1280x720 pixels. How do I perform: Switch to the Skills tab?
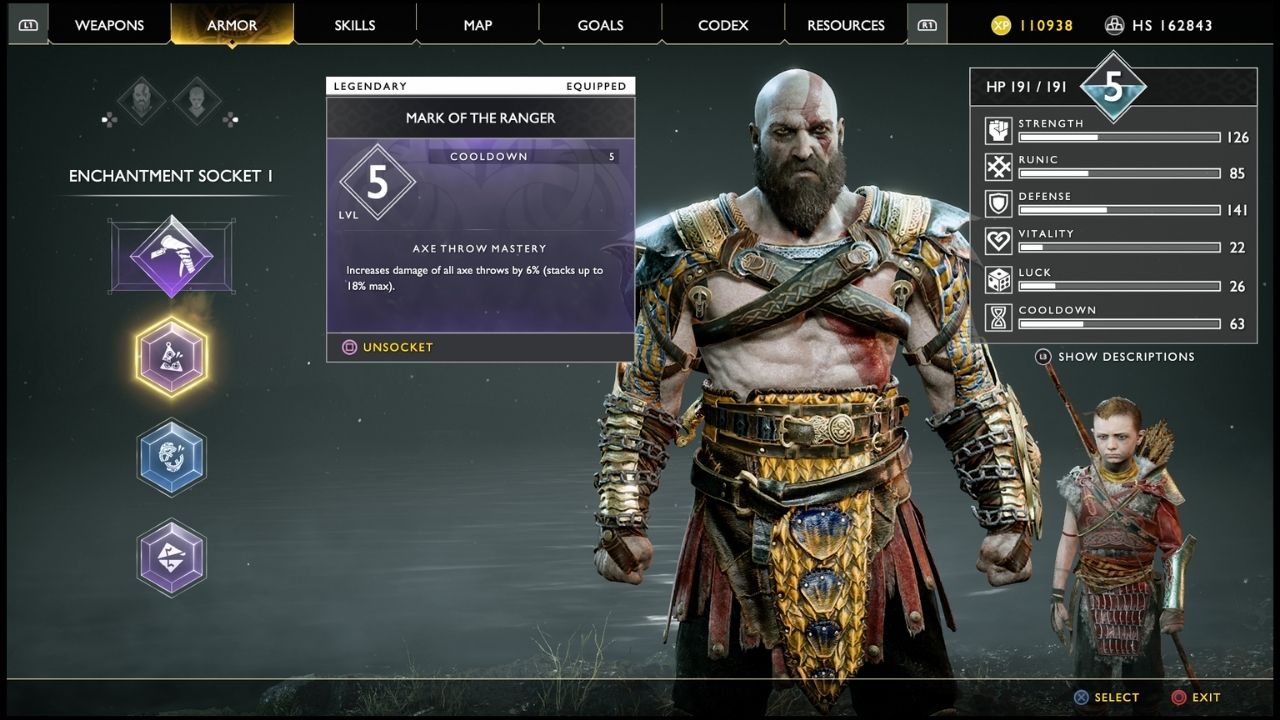[x=355, y=25]
